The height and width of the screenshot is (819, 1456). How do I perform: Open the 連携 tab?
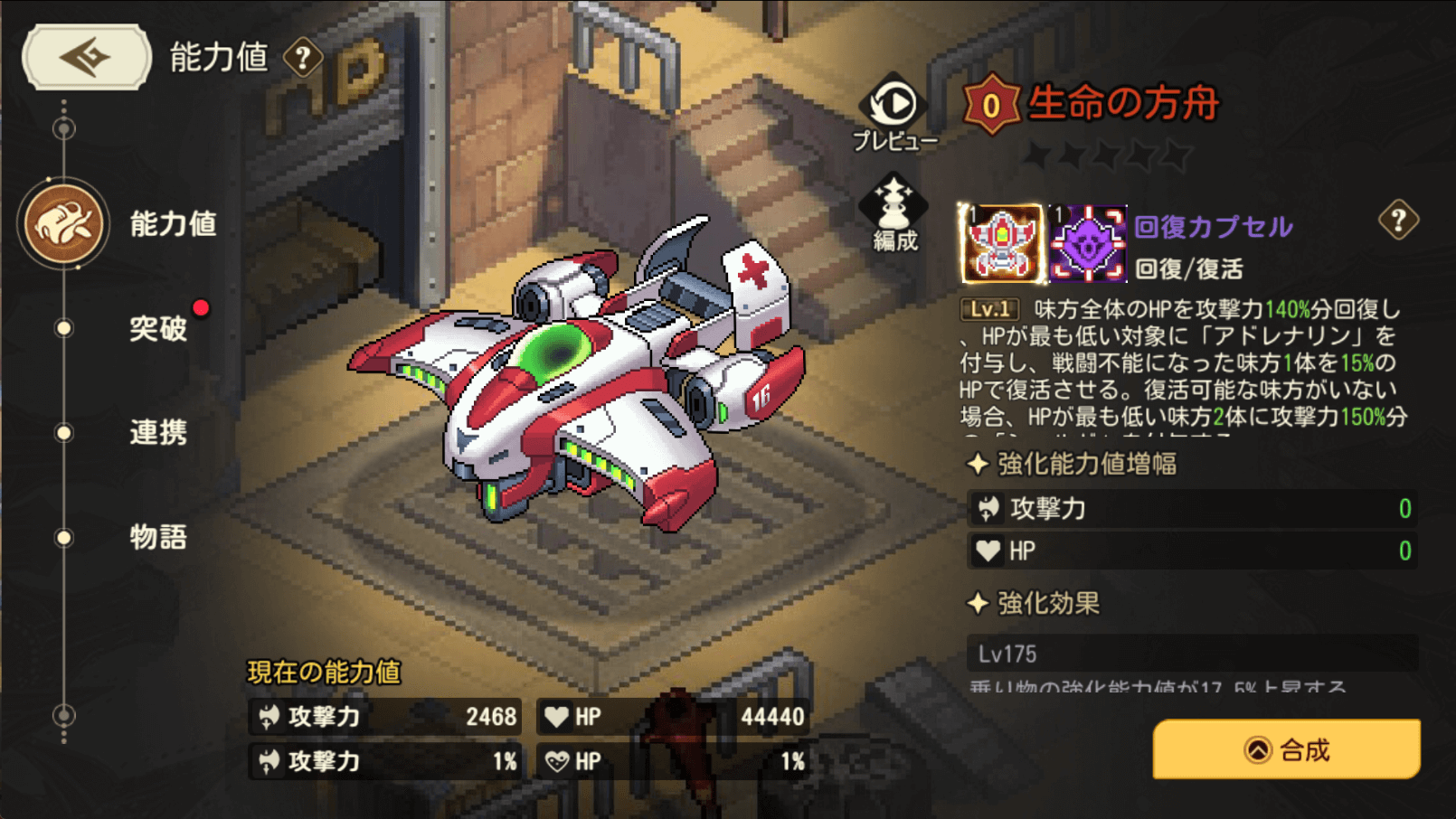click(x=157, y=432)
